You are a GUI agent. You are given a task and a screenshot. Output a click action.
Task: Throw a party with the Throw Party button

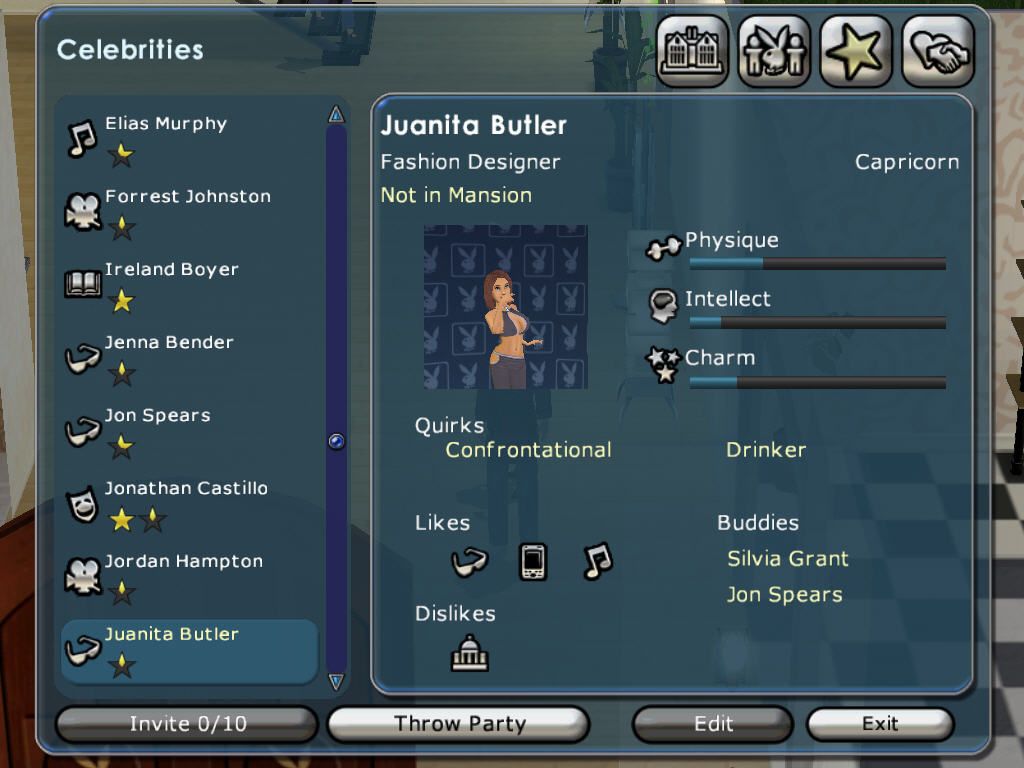pyautogui.click(x=459, y=724)
